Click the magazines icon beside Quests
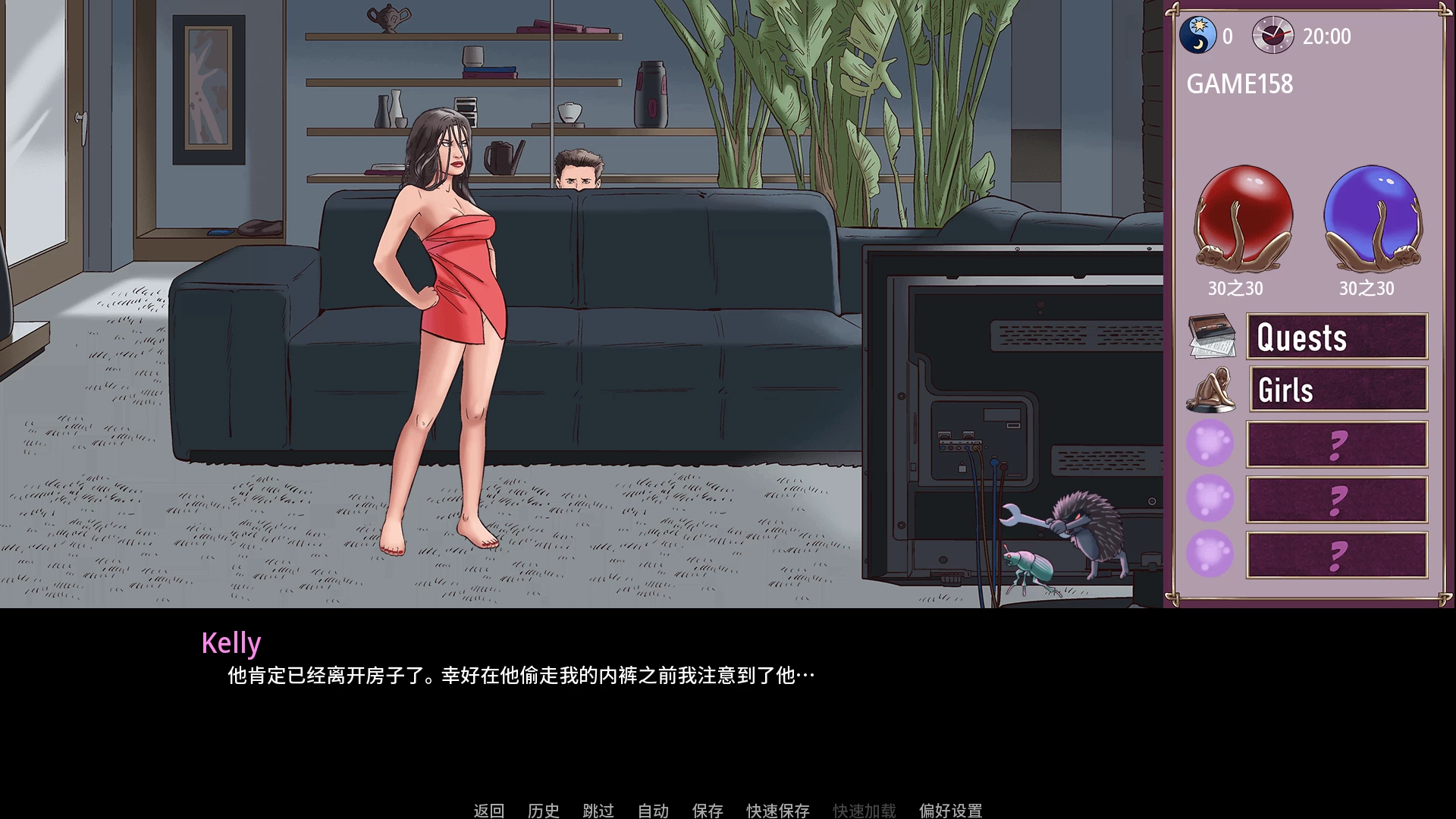 pyautogui.click(x=1211, y=337)
